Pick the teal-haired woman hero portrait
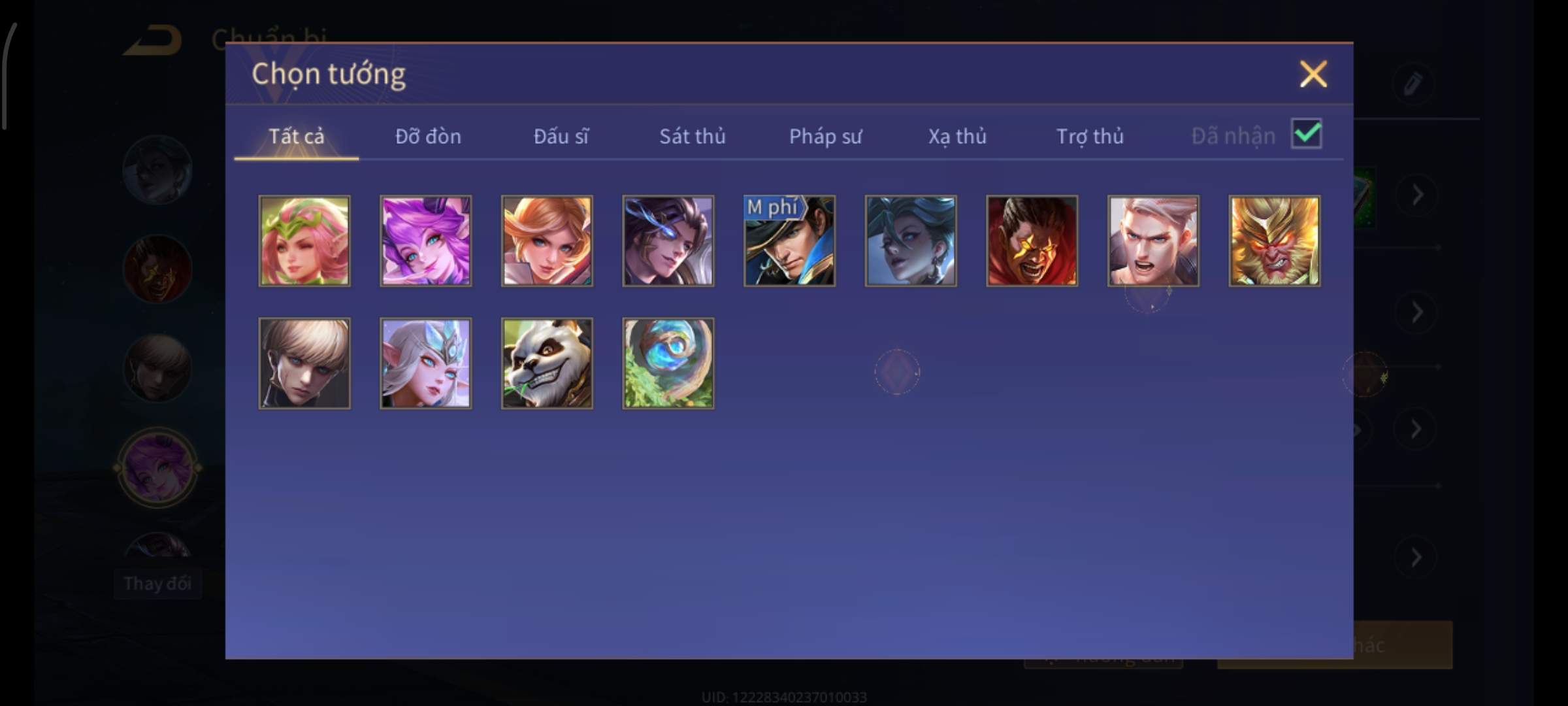The height and width of the screenshot is (706, 1568). coord(911,241)
